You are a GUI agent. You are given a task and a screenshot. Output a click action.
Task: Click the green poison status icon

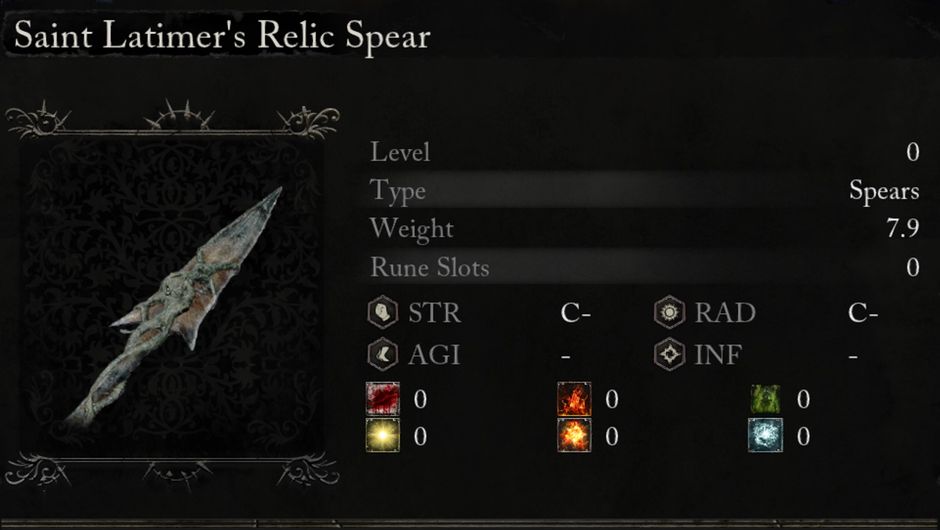point(765,399)
